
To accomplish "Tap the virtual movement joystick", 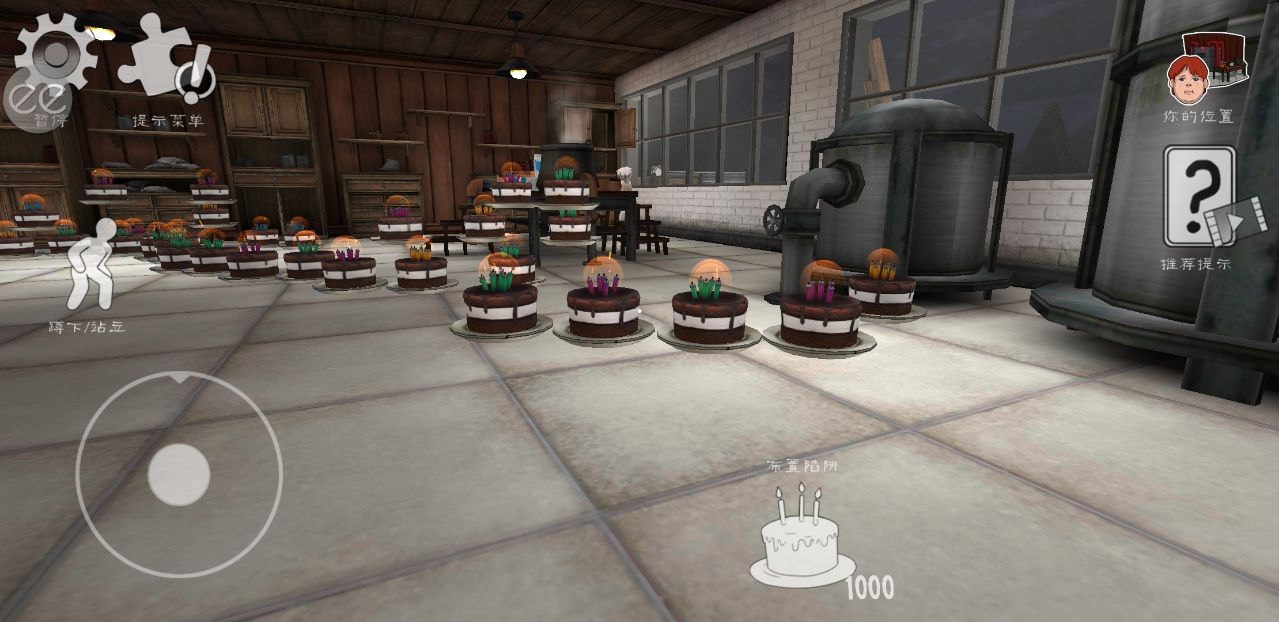I will coord(179,474).
